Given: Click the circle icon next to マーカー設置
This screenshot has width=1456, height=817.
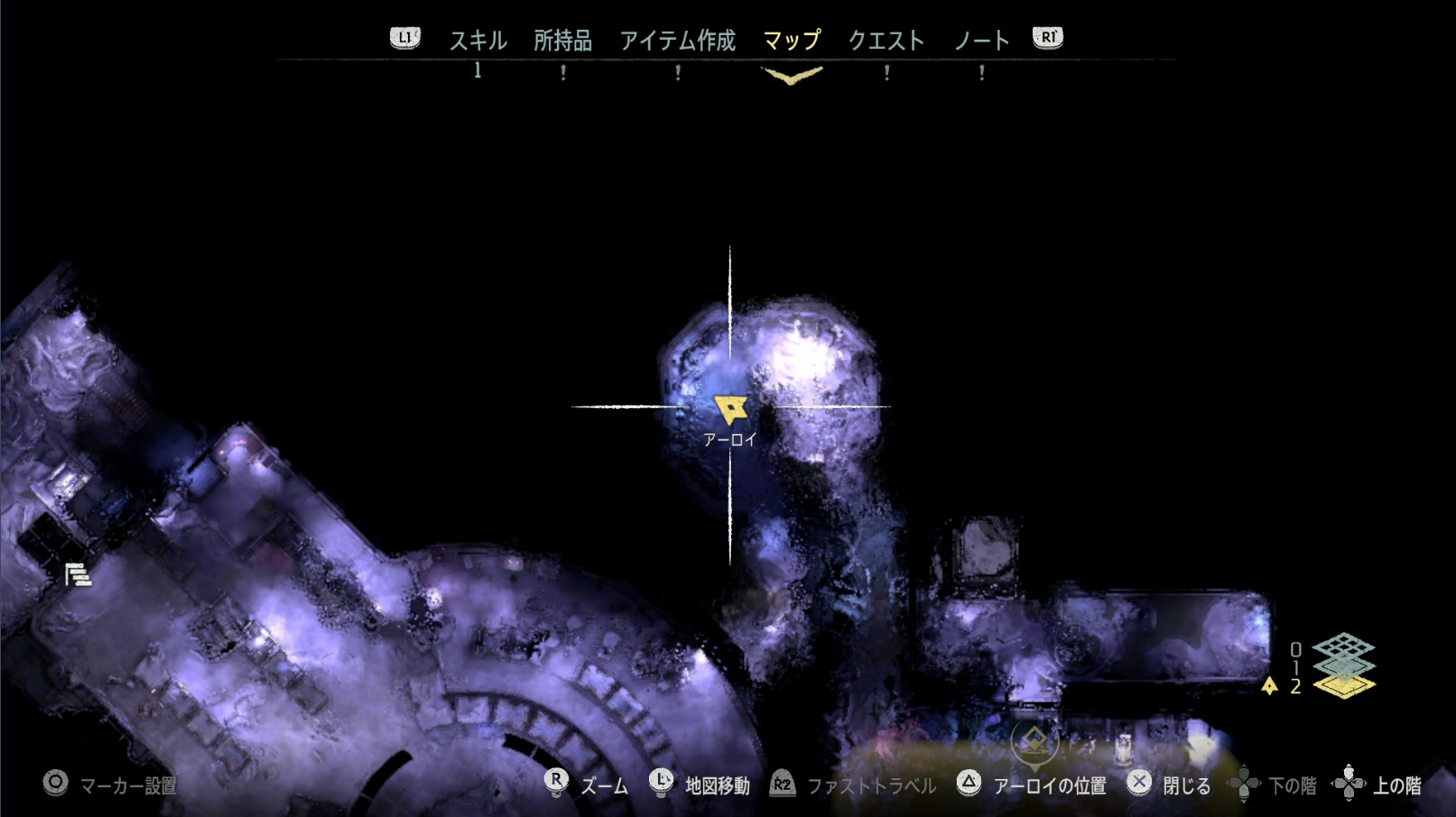Looking at the screenshot, I should [x=56, y=785].
